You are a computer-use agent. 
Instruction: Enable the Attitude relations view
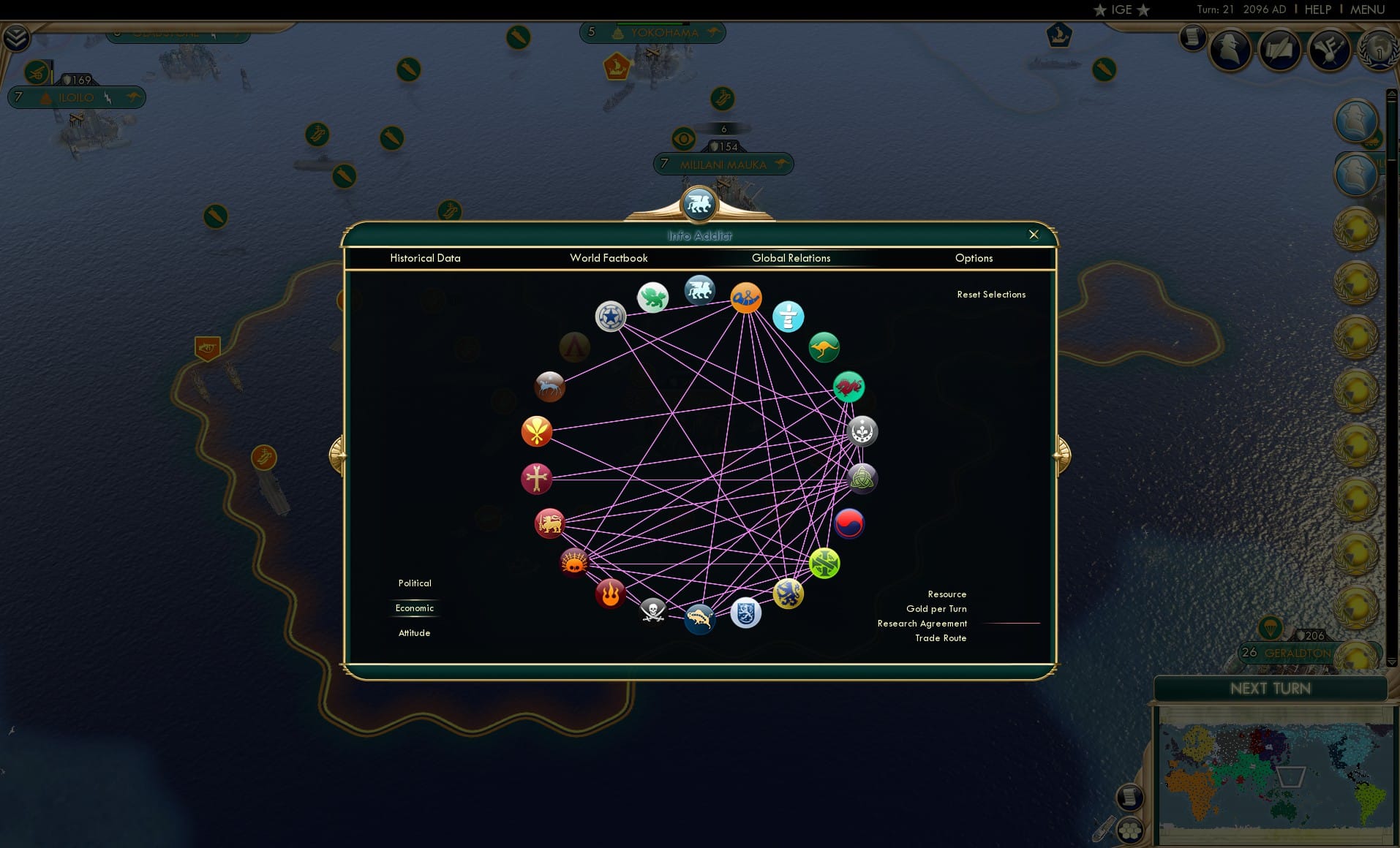click(x=414, y=632)
